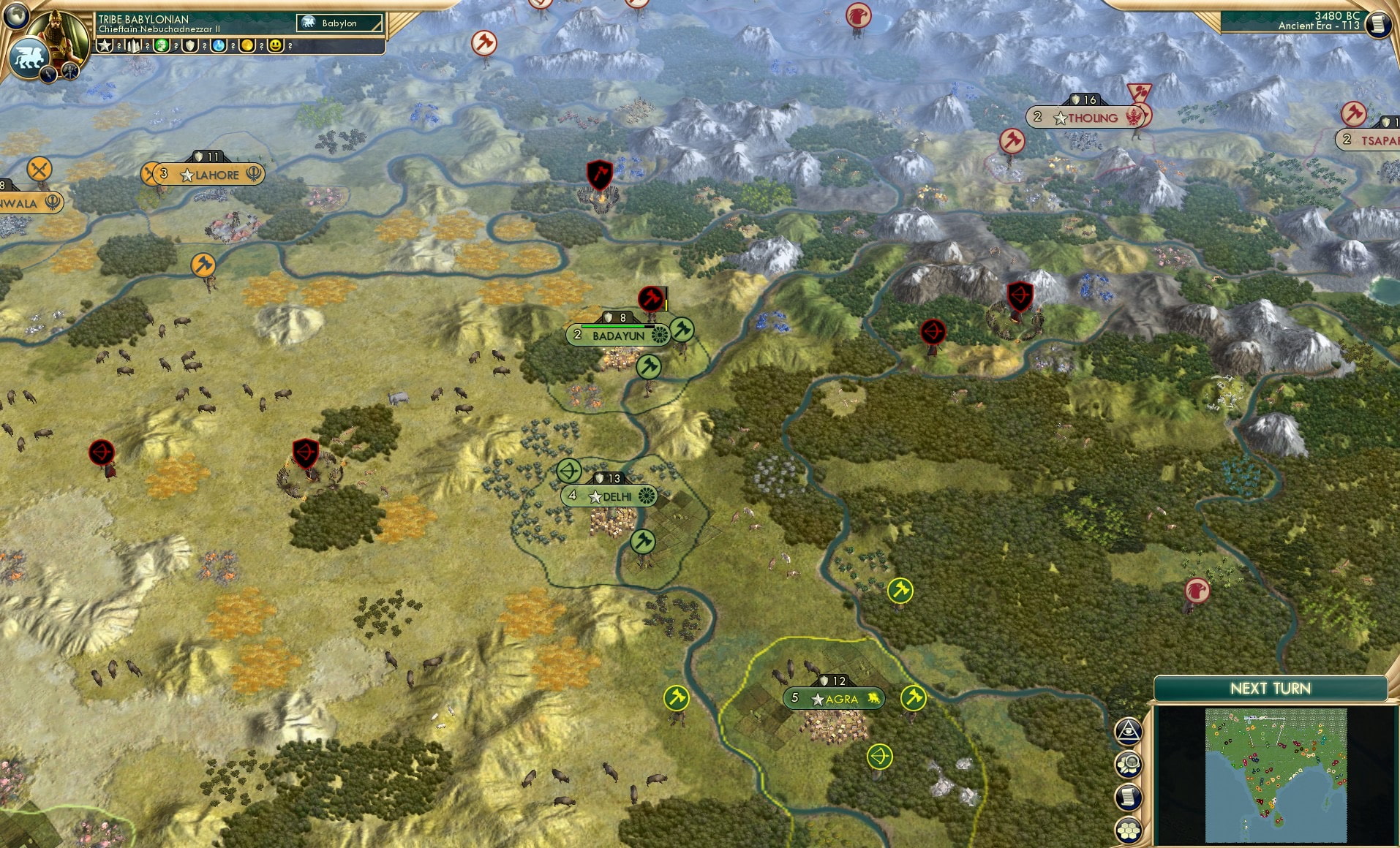This screenshot has width=1400, height=848.
Task: Click the gold coin icon in the status bar
Action: pos(246,45)
